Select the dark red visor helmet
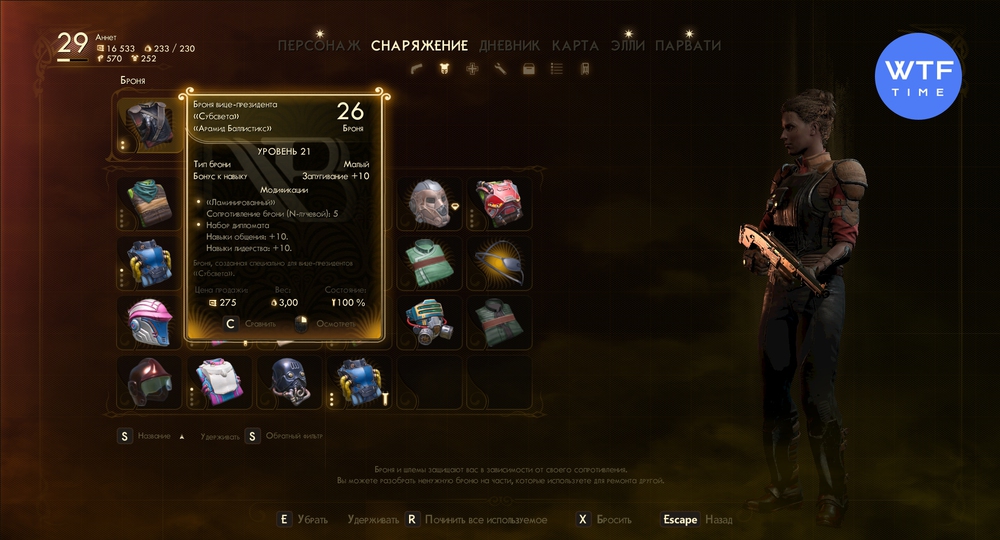This screenshot has width=1000, height=540. pyautogui.click(x=149, y=382)
